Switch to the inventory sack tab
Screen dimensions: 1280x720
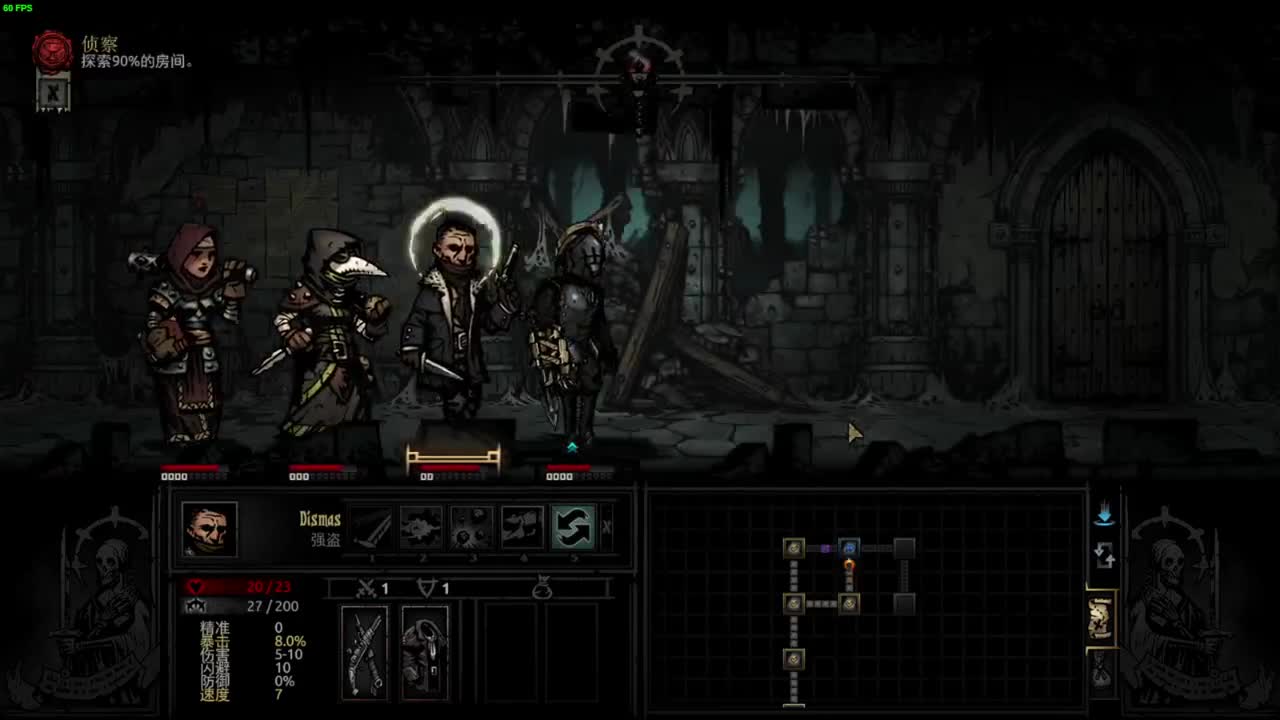[x=1101, y=668]
